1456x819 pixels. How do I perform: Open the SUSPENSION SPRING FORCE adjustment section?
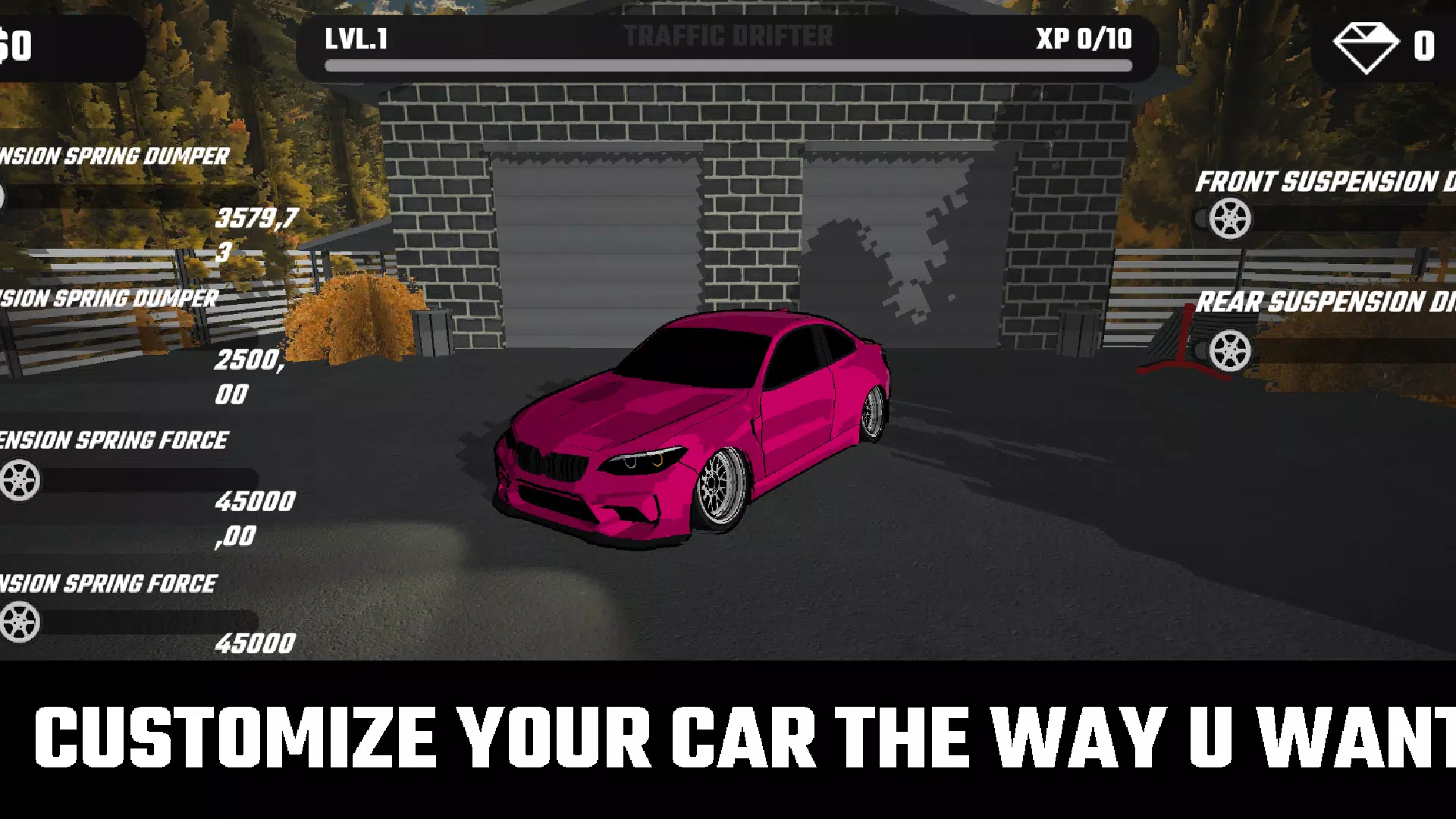(114, 438)
